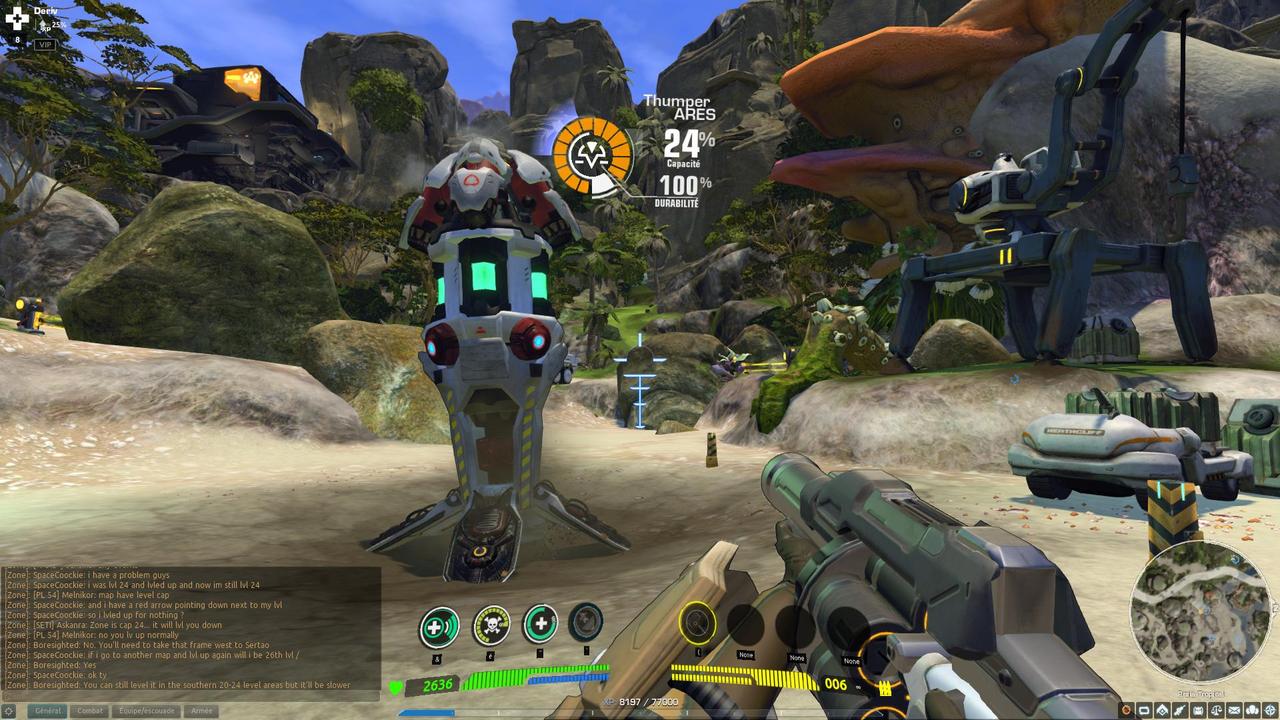Click the orange circle toolbar icon

click(x=1126, y=710)
